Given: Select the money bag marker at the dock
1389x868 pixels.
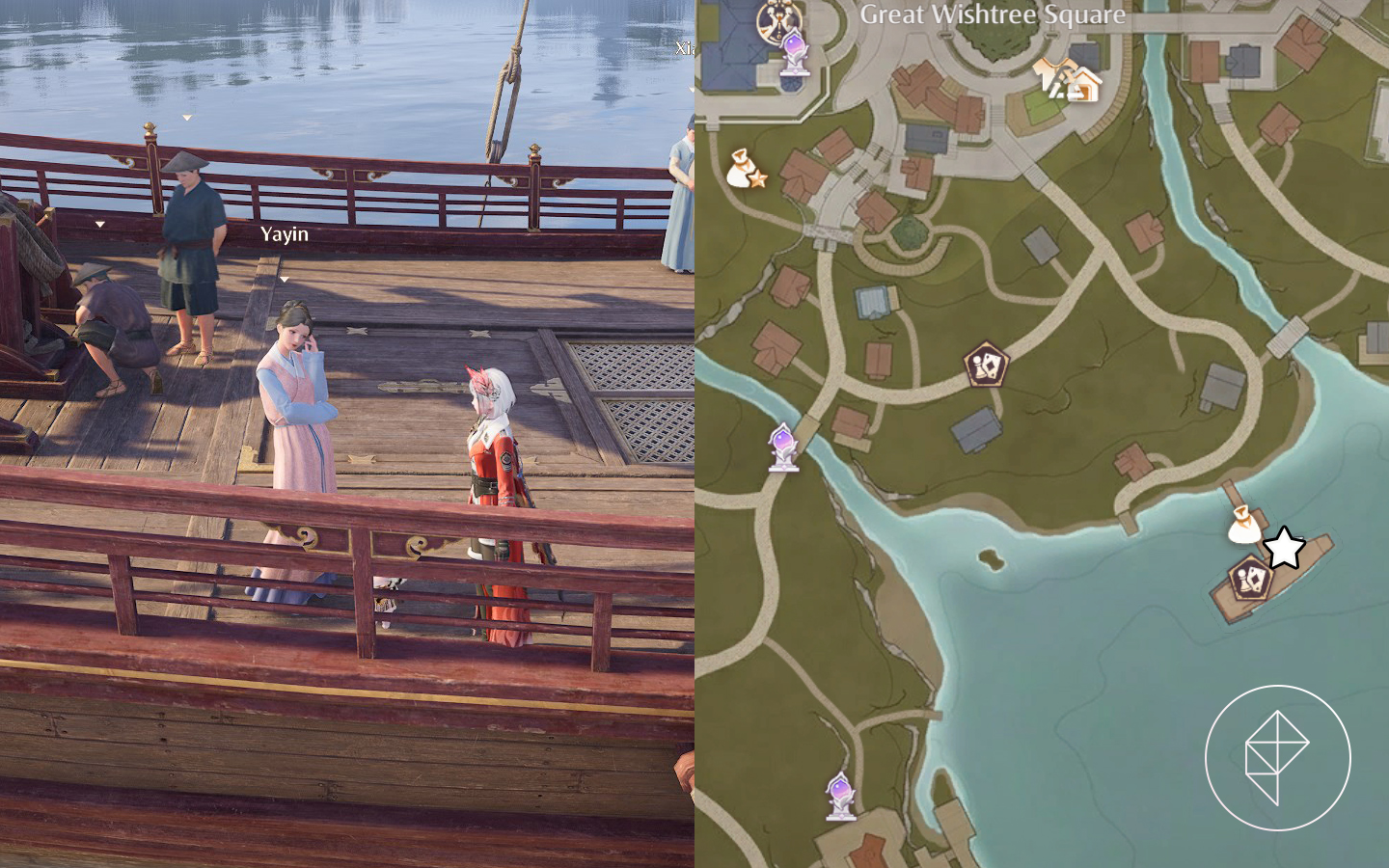Looking at the screenshot, I should pos(1242,525).
